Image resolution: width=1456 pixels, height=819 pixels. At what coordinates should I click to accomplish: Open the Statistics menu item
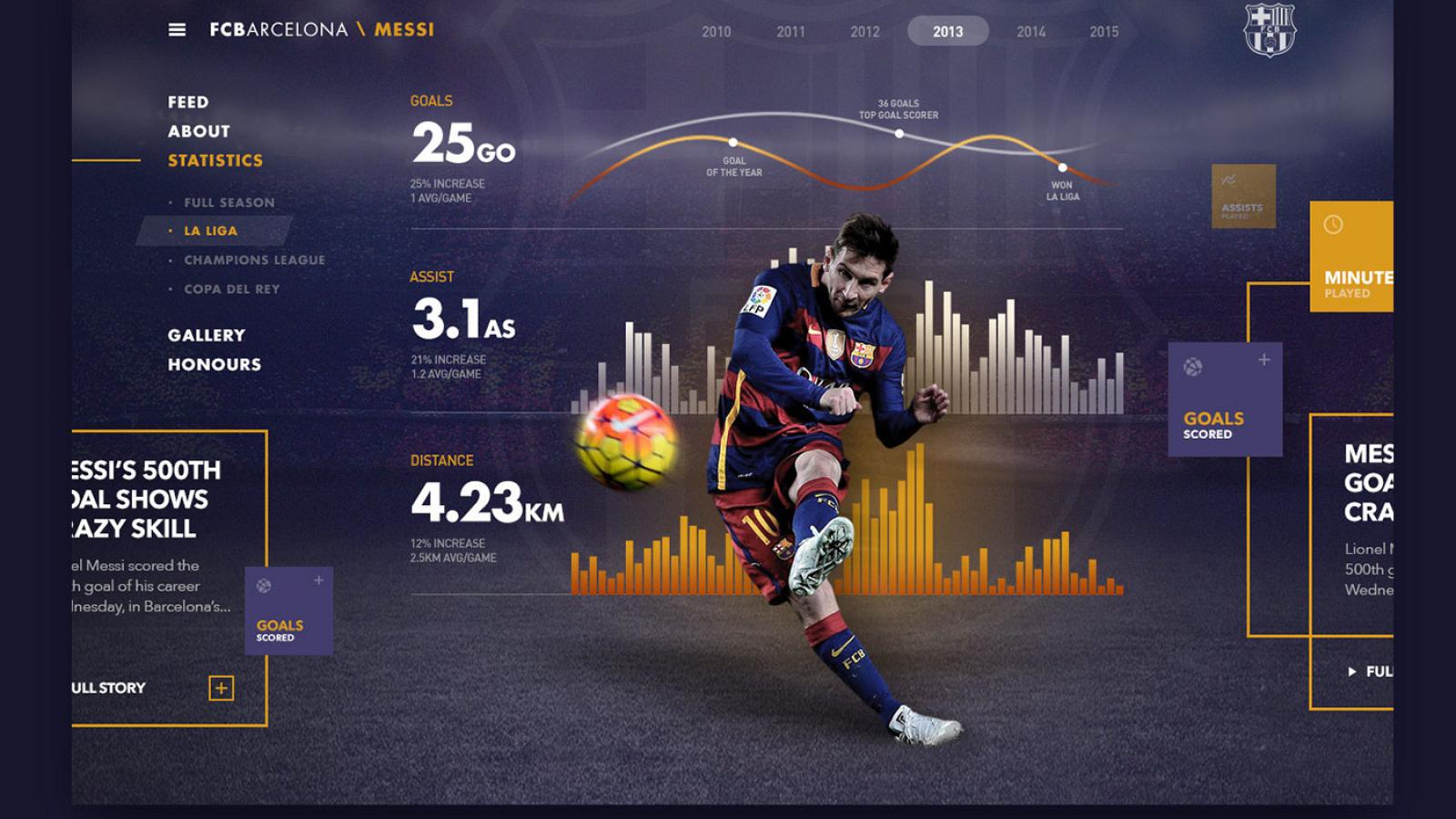[213, 160]
